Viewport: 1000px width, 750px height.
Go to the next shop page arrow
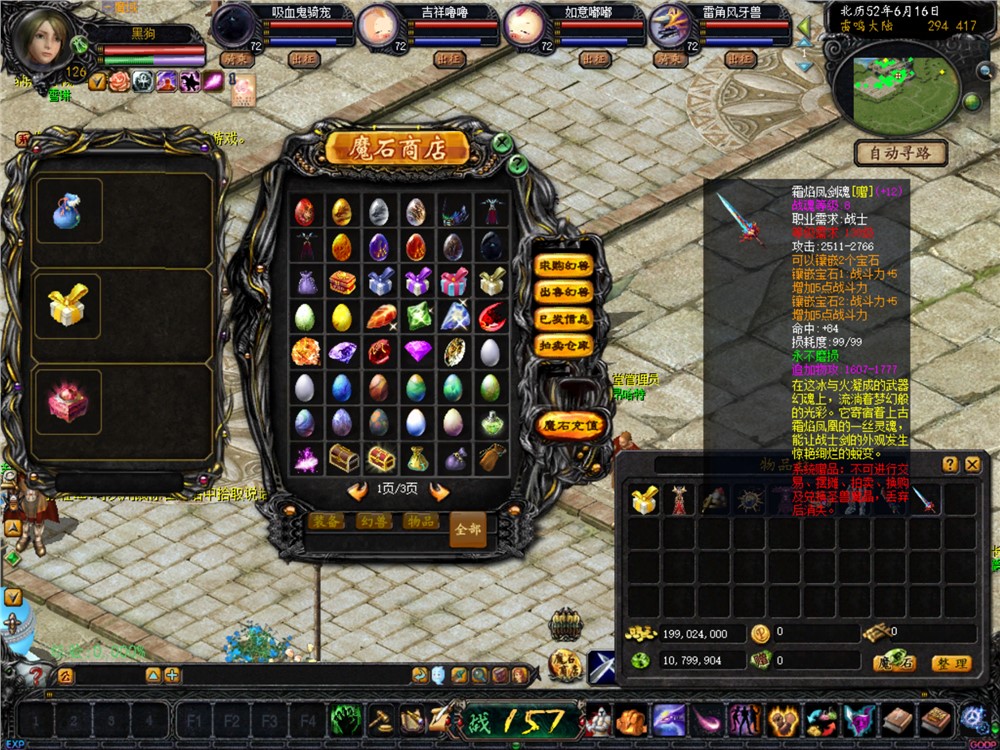(x=437, y=490)
